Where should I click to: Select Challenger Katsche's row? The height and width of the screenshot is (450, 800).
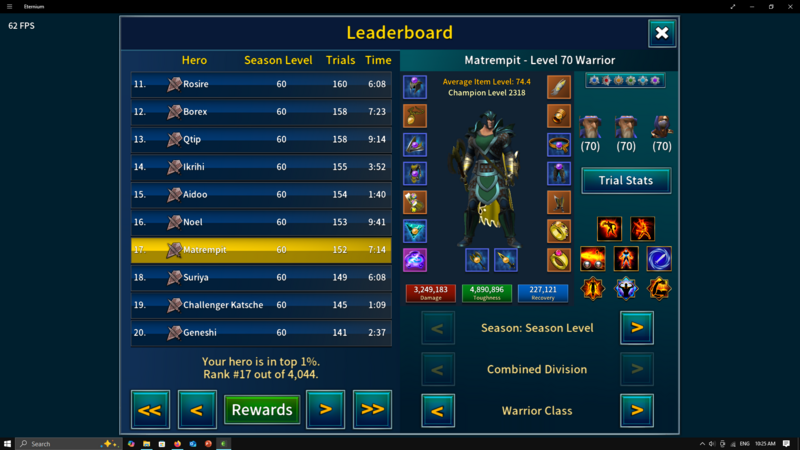pyautogui.click(x=261, y=305)
